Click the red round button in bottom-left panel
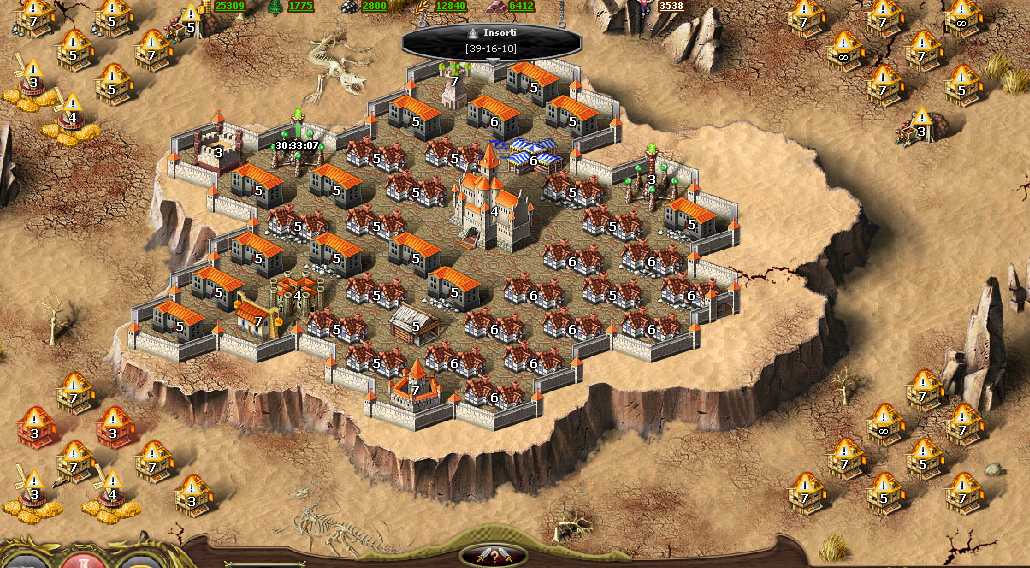Screen dimensions: 1030x568 pos(84,559)
